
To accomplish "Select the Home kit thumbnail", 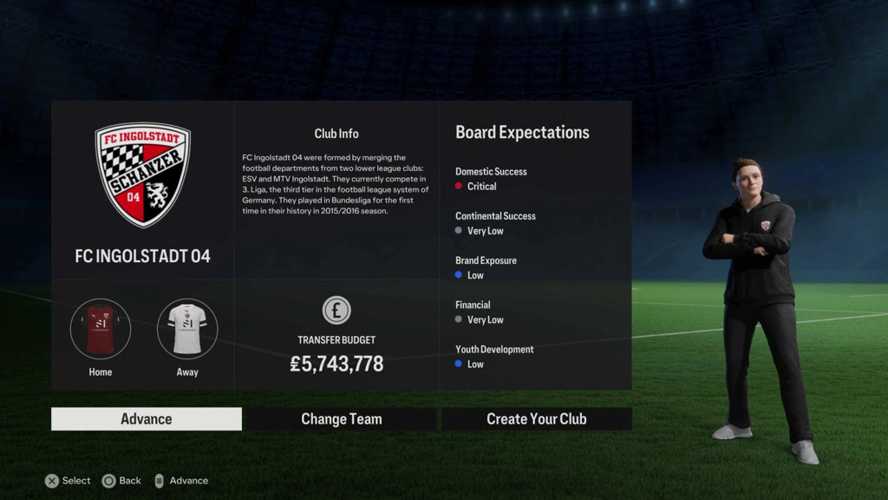I will 100,329.
